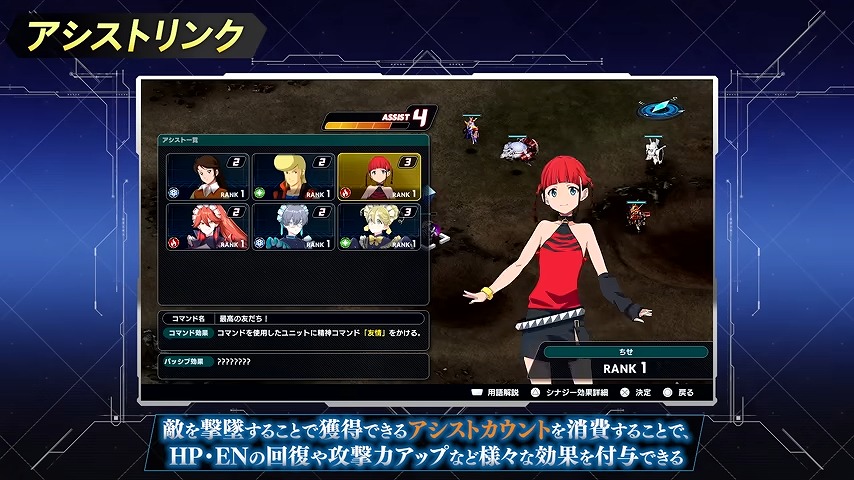Choose the gray-haired maid with glasses card
854x480 pixels.
[292, 227]
